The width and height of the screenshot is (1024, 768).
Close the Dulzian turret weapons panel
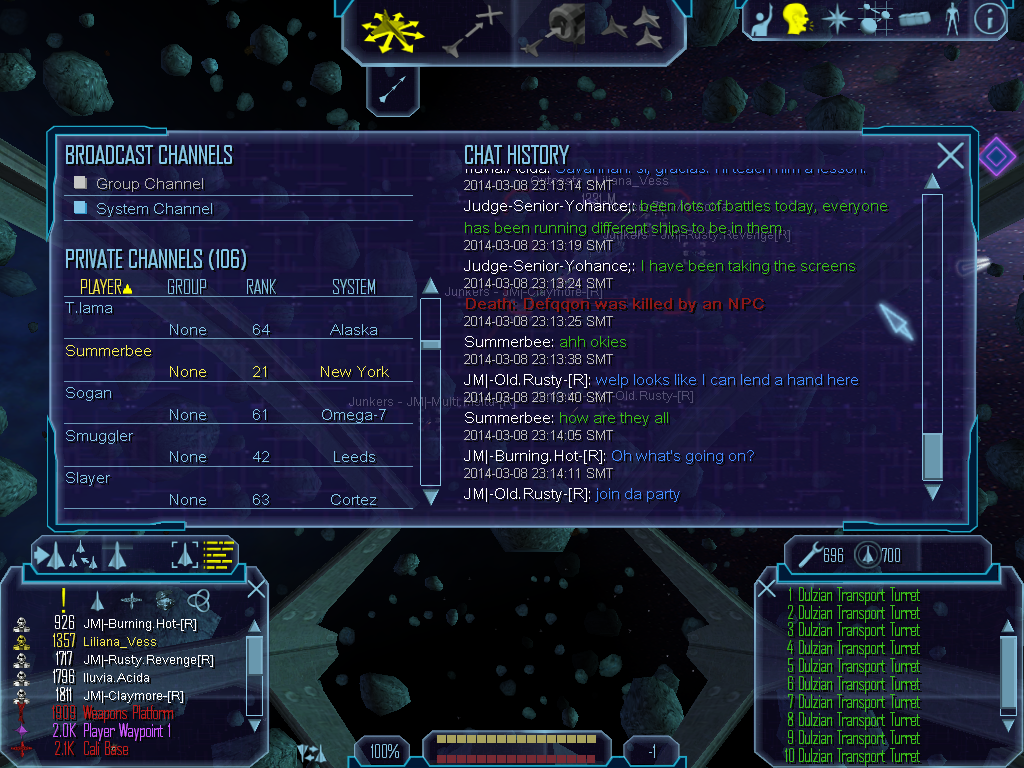pyautogui.click(x=767, y=589)
